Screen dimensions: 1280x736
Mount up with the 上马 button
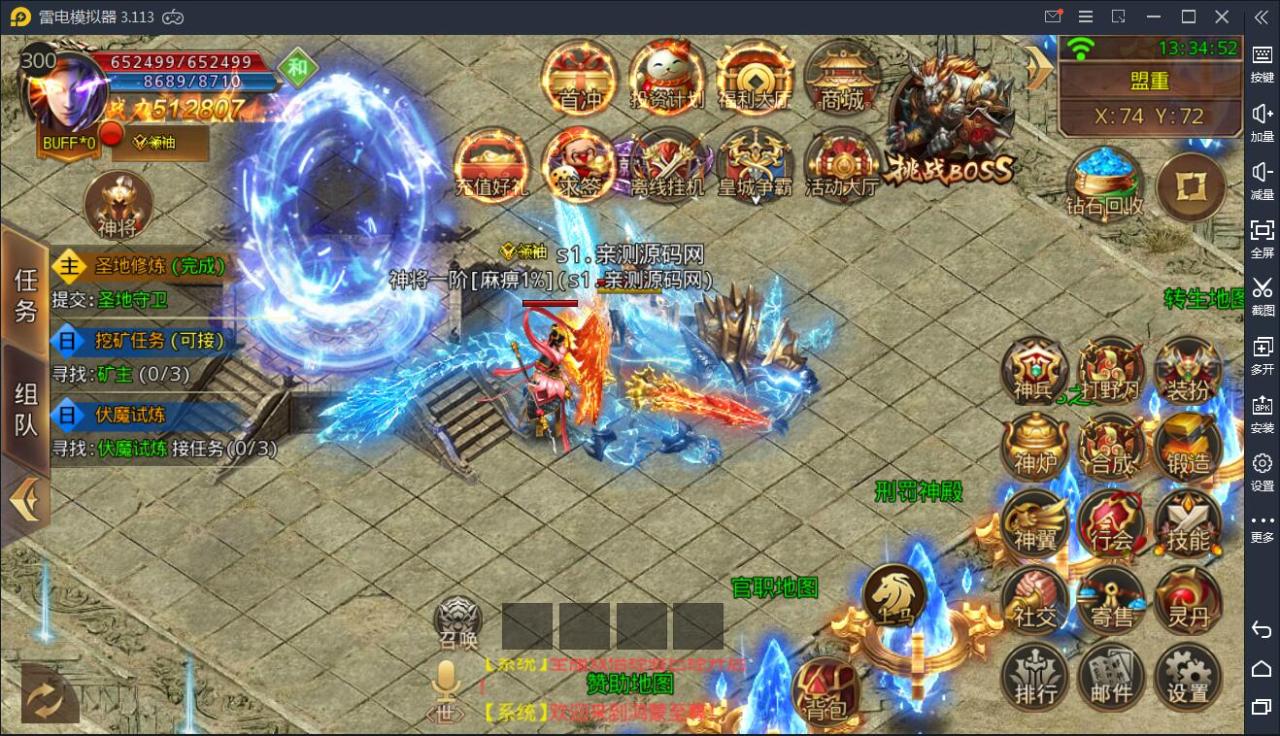click(x=895, y=597)
